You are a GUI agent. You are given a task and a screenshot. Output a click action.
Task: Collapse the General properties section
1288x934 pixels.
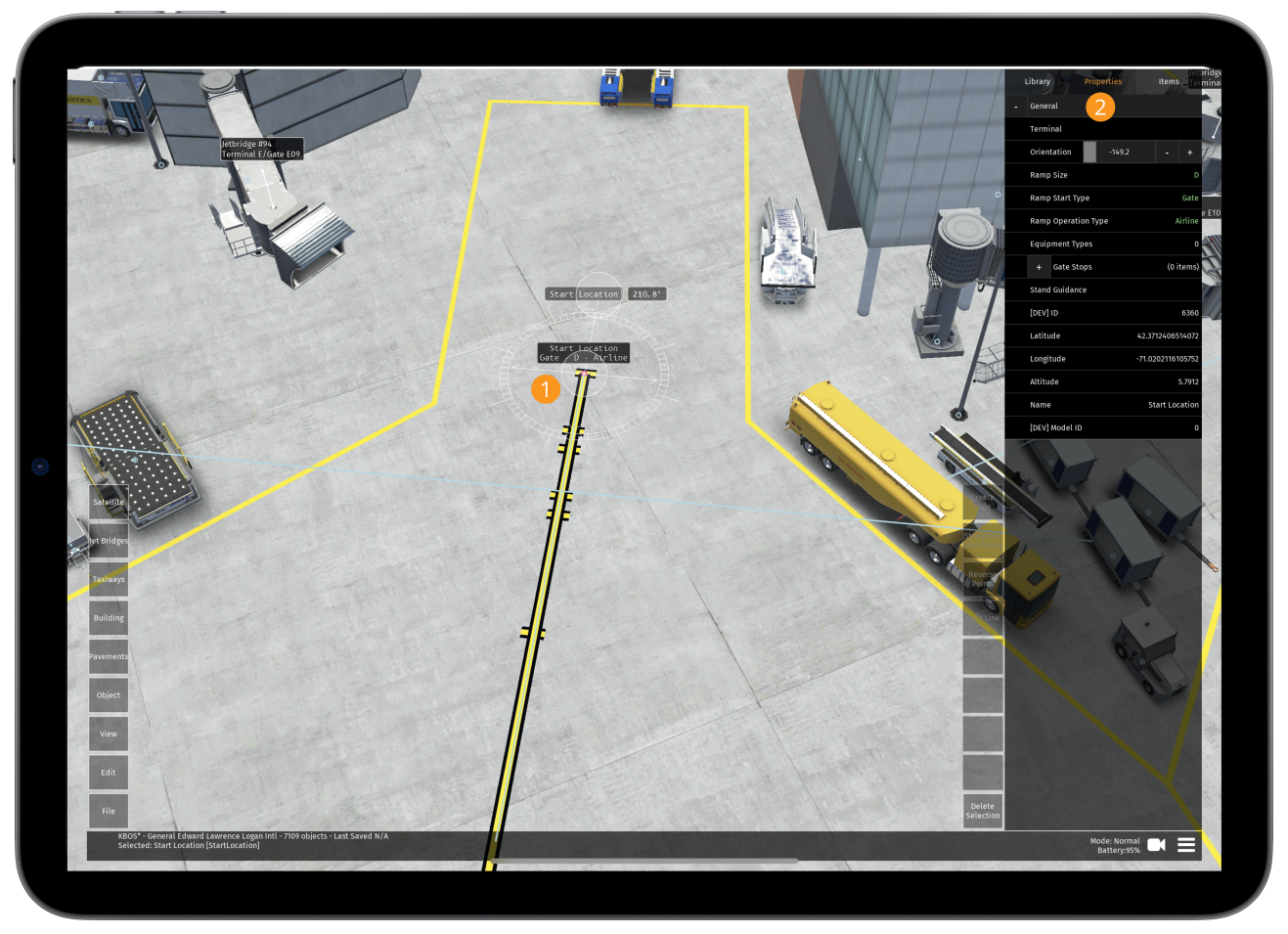click(x=1014, y=105)
